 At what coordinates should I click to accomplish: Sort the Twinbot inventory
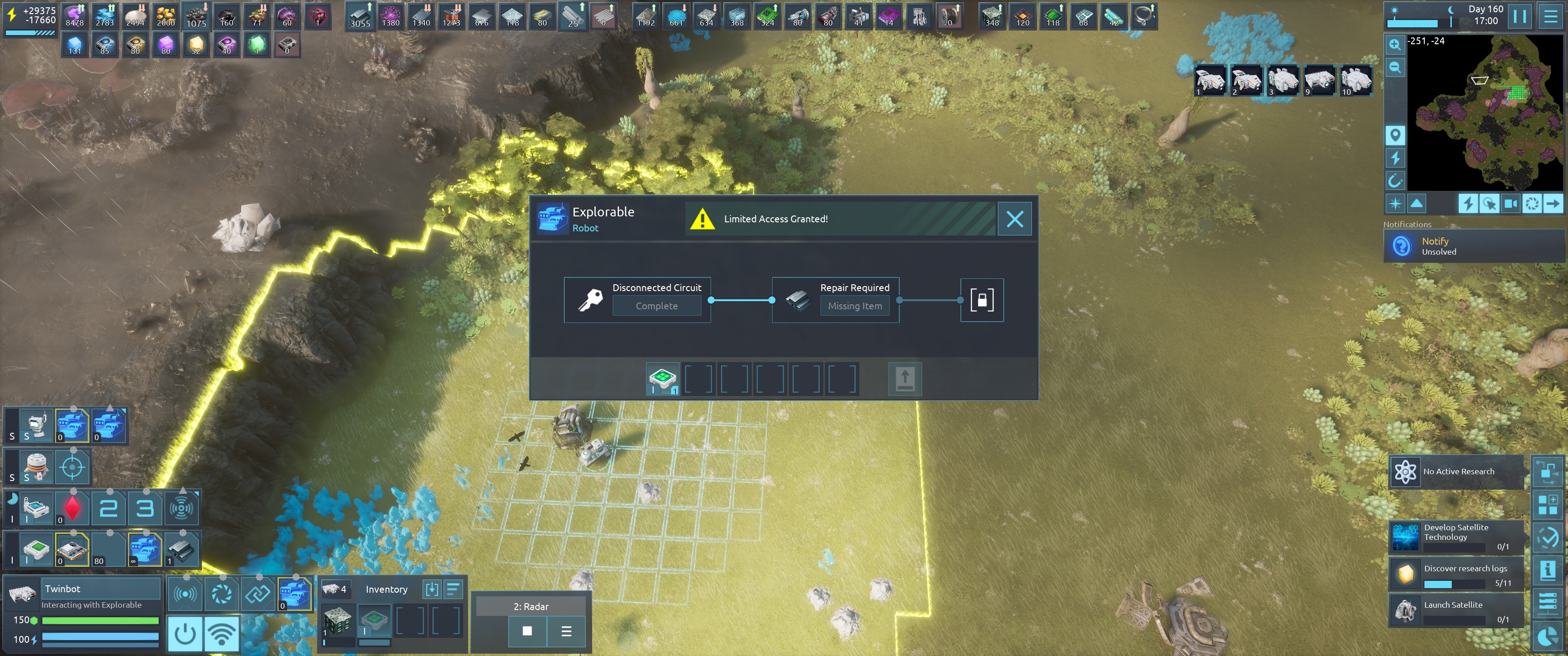(x=454, y=589)
